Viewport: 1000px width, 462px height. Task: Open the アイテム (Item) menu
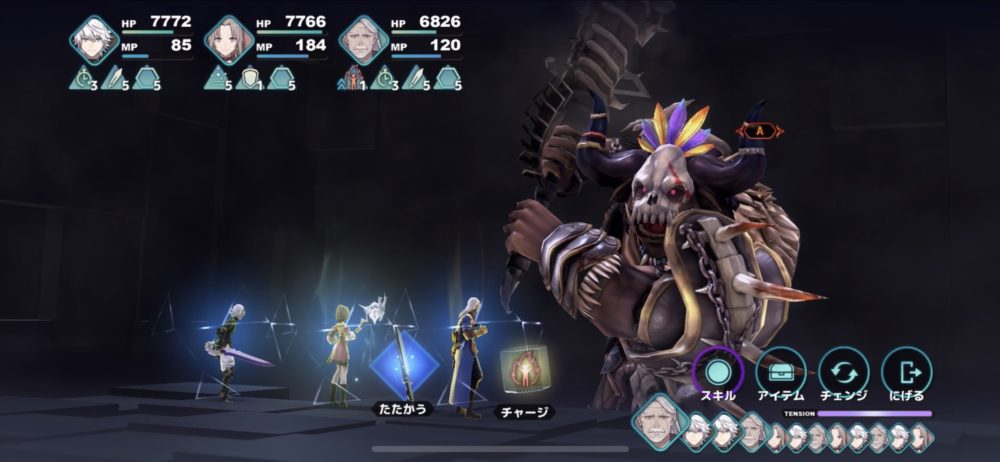click(781, 372)
